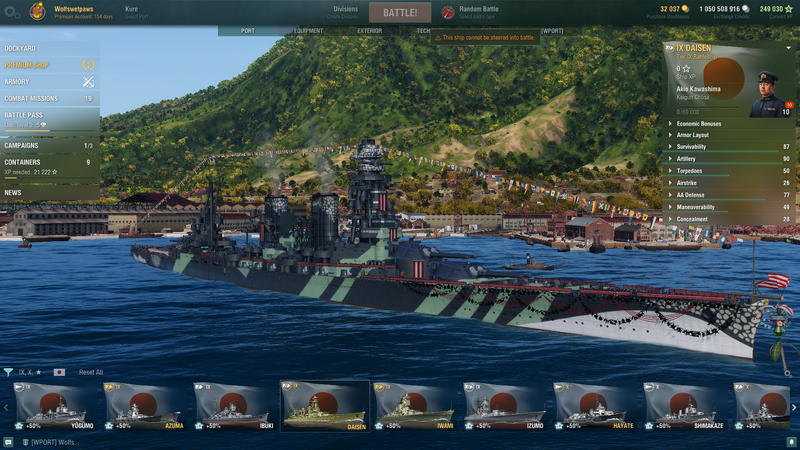Open the Dockyard menu entry

coord(21,48)
